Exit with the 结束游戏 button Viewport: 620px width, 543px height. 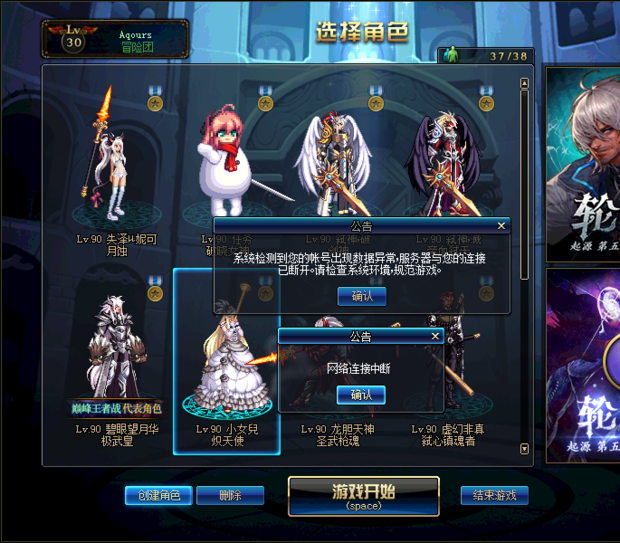[x=494, y=495]
